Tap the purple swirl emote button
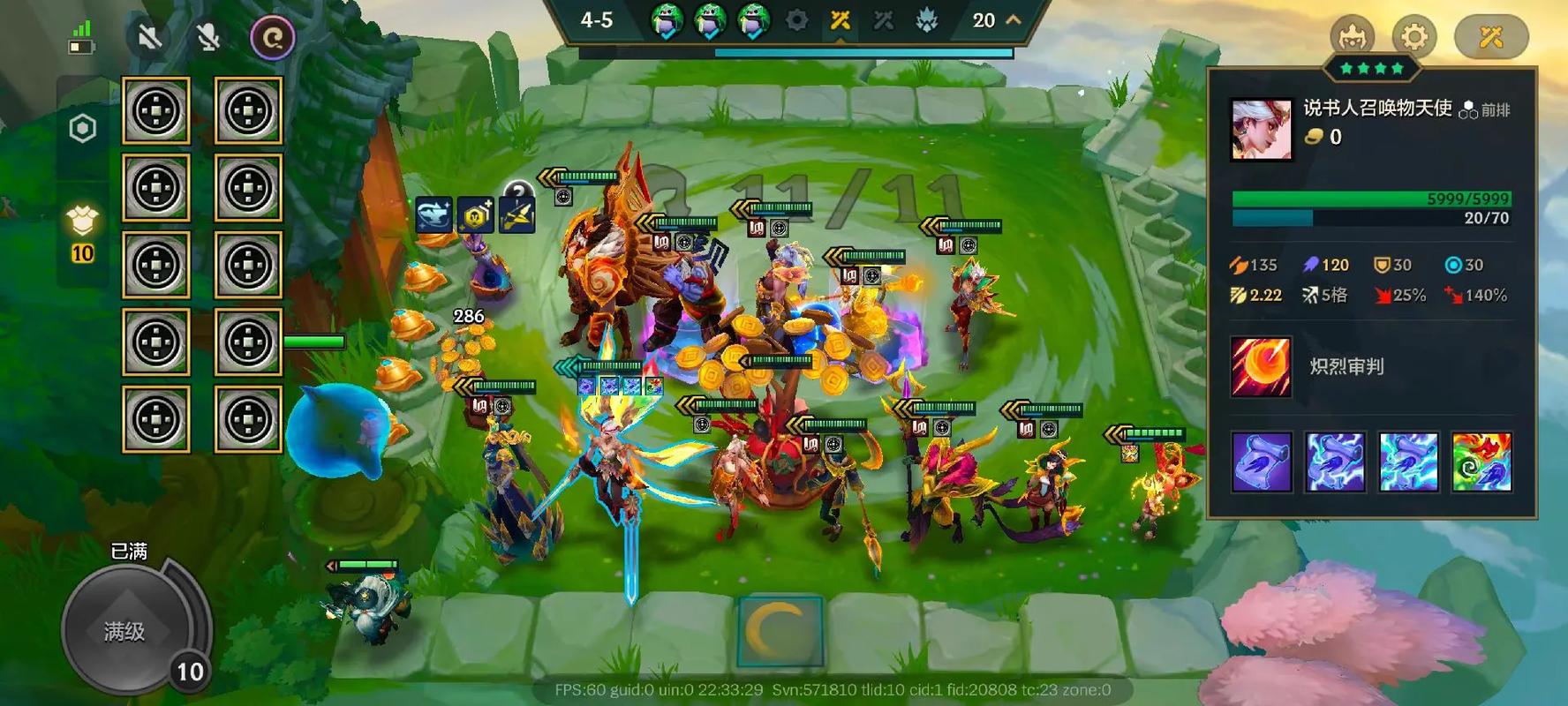Image resolution: width=1568 pixels, height=706 pixels. click(x=273, y=38)
